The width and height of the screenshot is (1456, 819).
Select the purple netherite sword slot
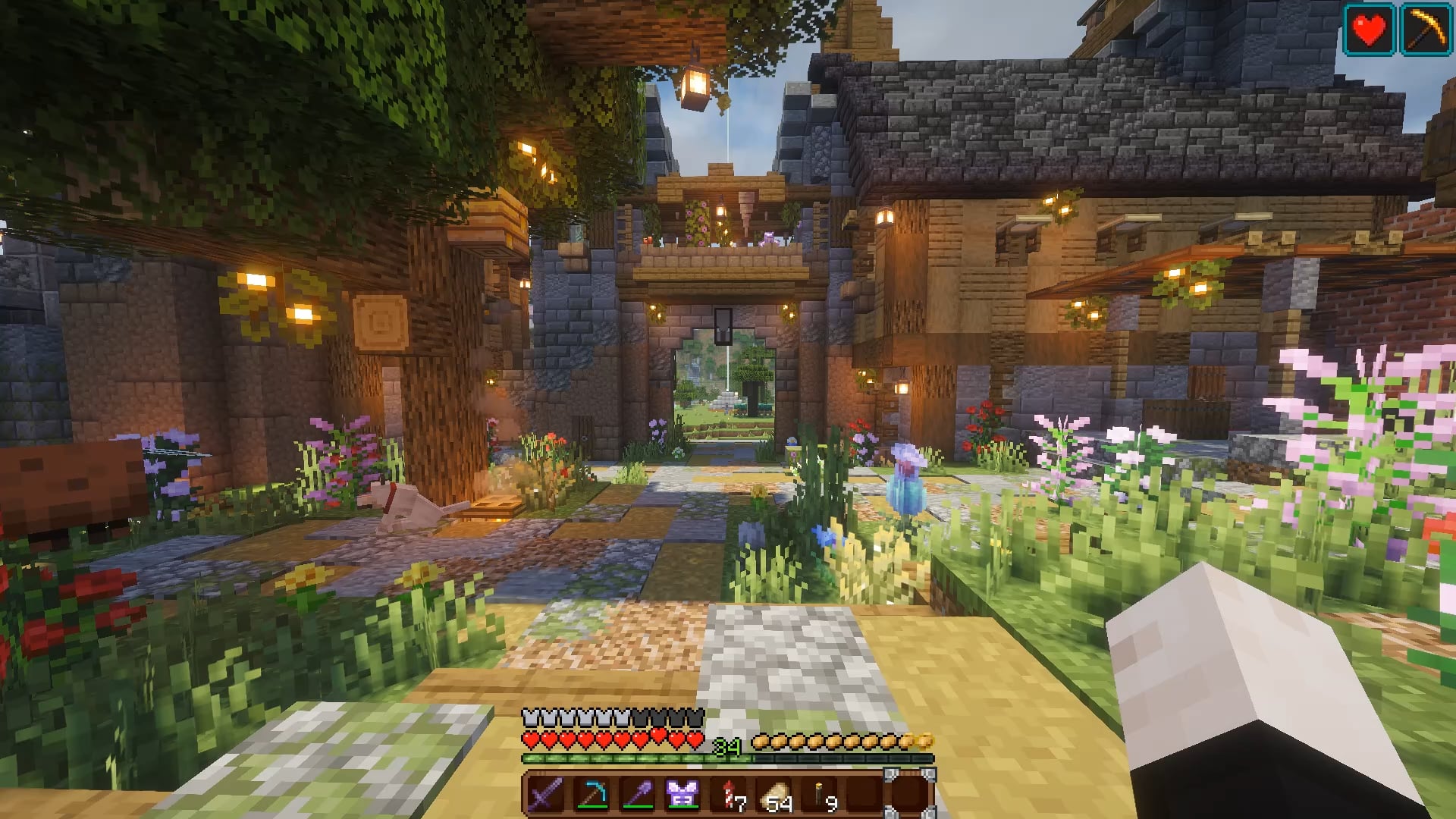546,795
